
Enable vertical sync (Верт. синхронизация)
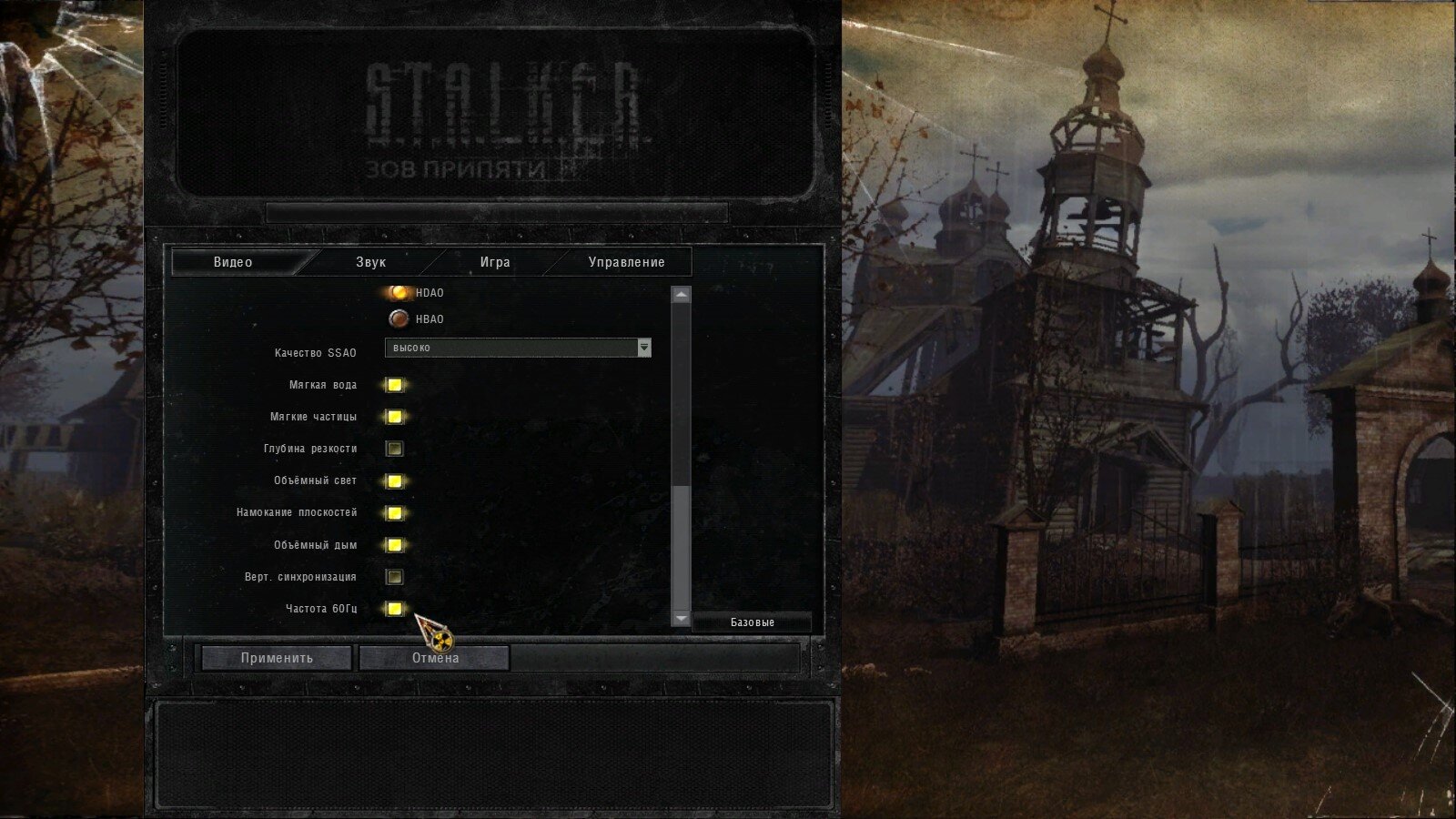pos(394,576)
